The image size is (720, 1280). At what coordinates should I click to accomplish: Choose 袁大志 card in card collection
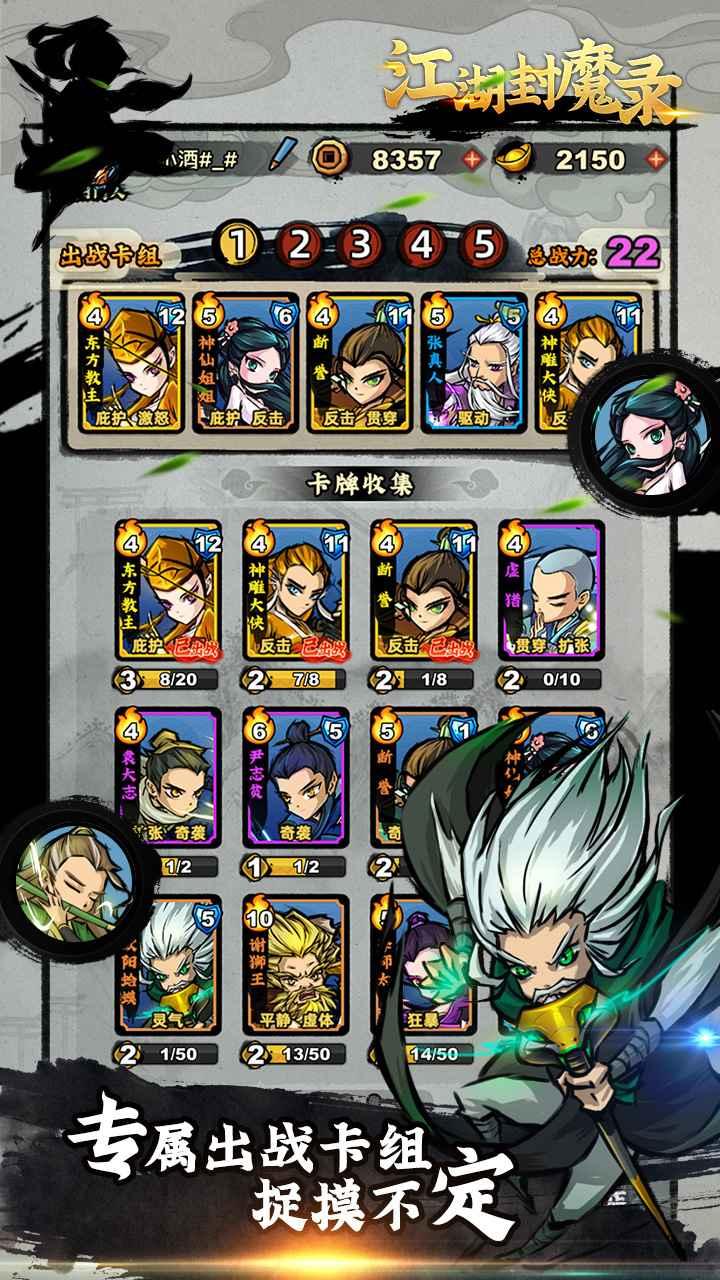coord(169,778)
